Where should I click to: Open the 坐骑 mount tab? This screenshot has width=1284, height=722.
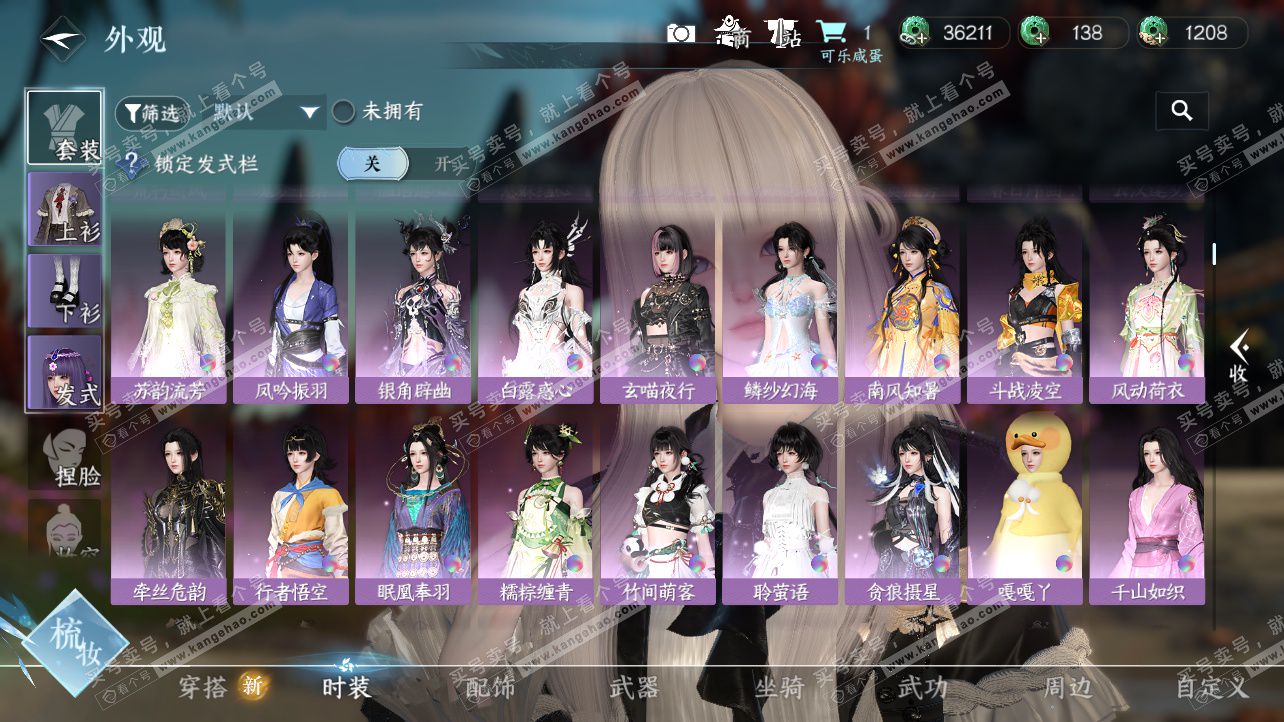click(x=778, y=688)
